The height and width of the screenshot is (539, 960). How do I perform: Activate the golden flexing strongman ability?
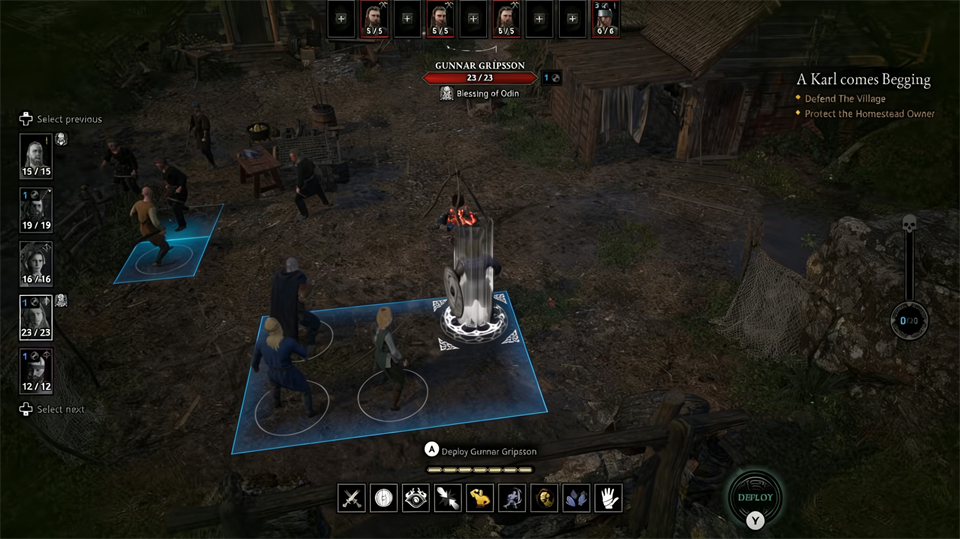click(x=480, y=498)
